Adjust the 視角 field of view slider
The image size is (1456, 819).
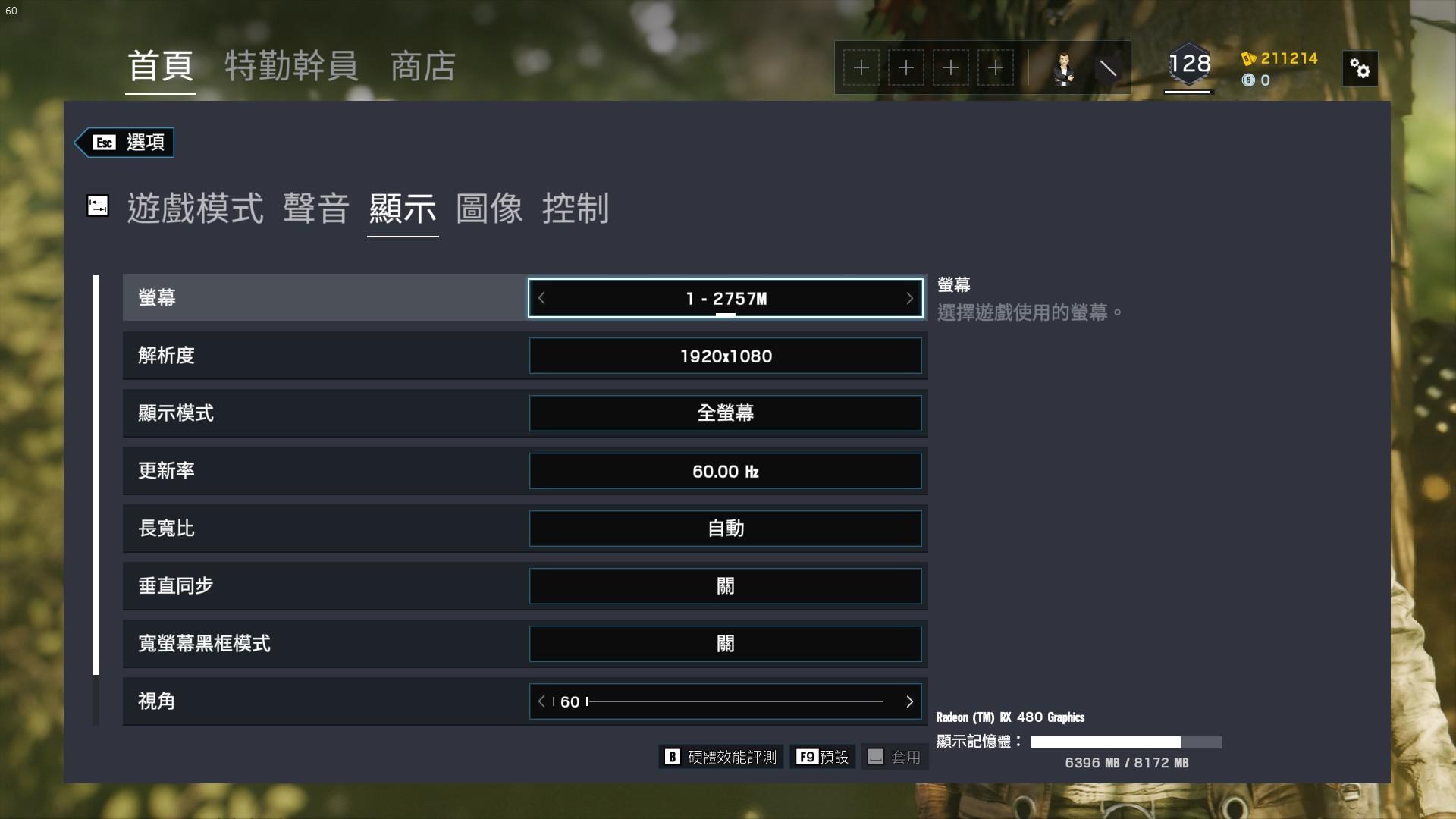[x=725, y=701]
